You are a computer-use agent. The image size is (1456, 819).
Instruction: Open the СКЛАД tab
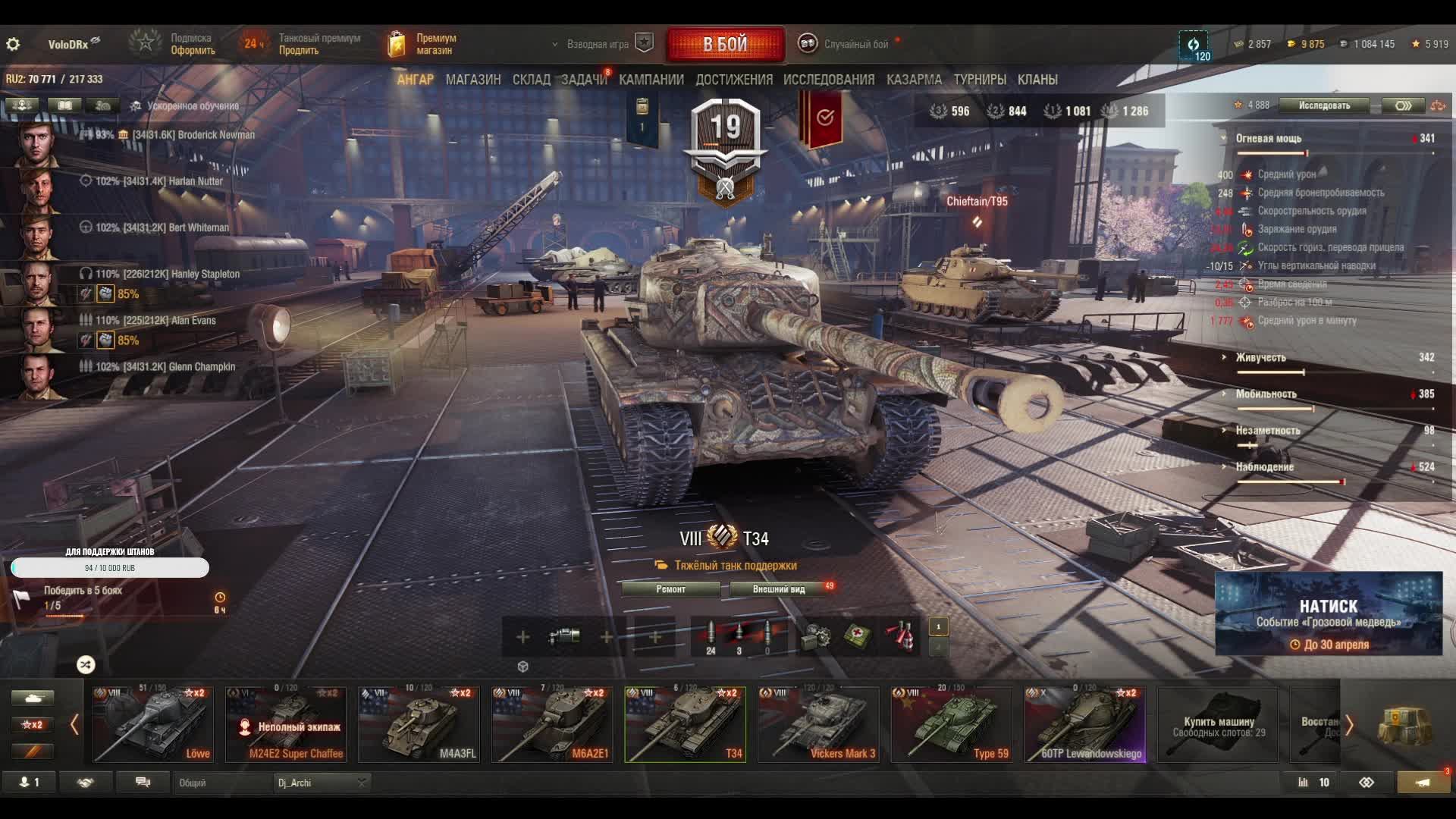[531, 80]
